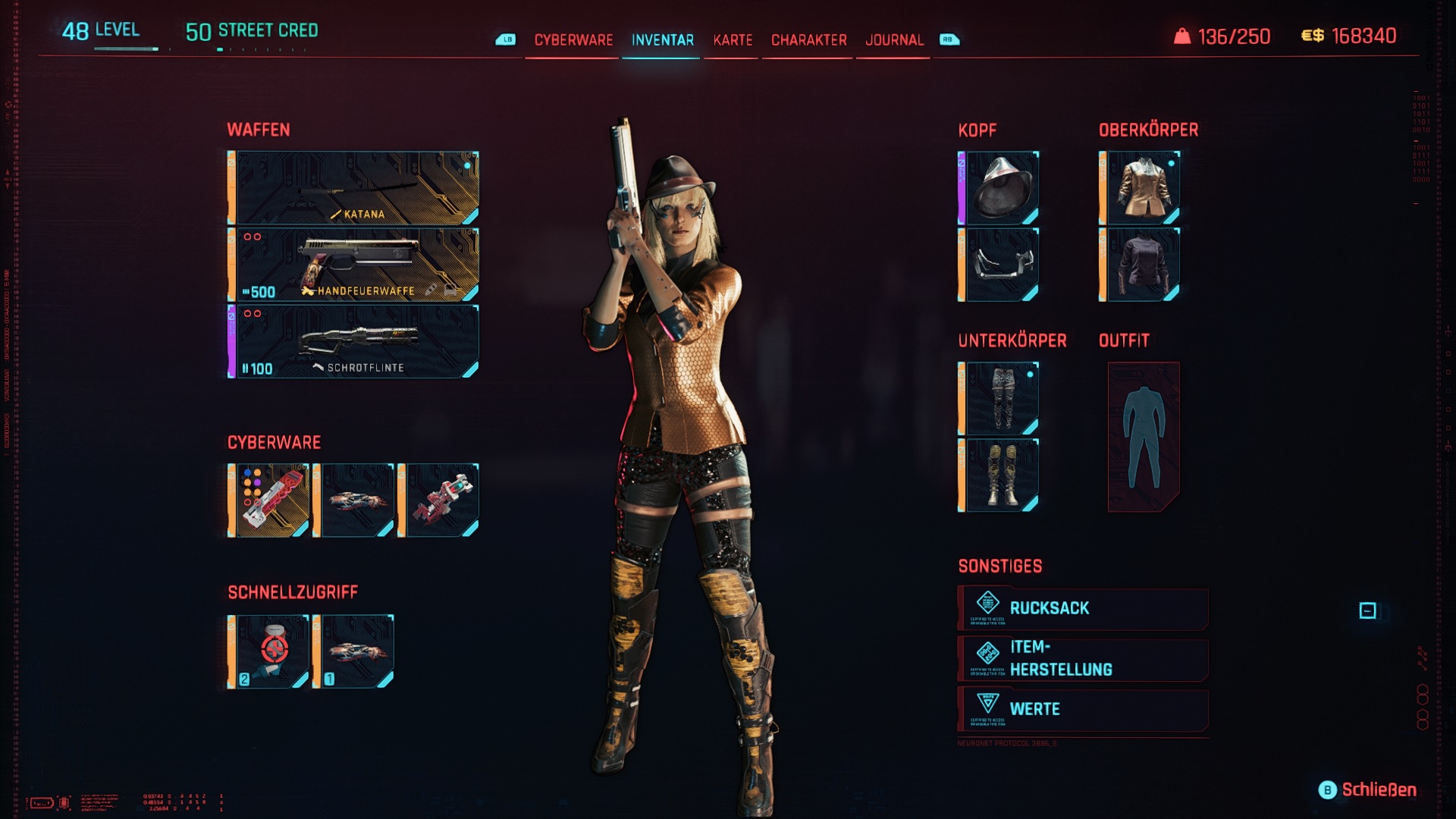Choose the dark inner shirt slot

[1141, 265]
